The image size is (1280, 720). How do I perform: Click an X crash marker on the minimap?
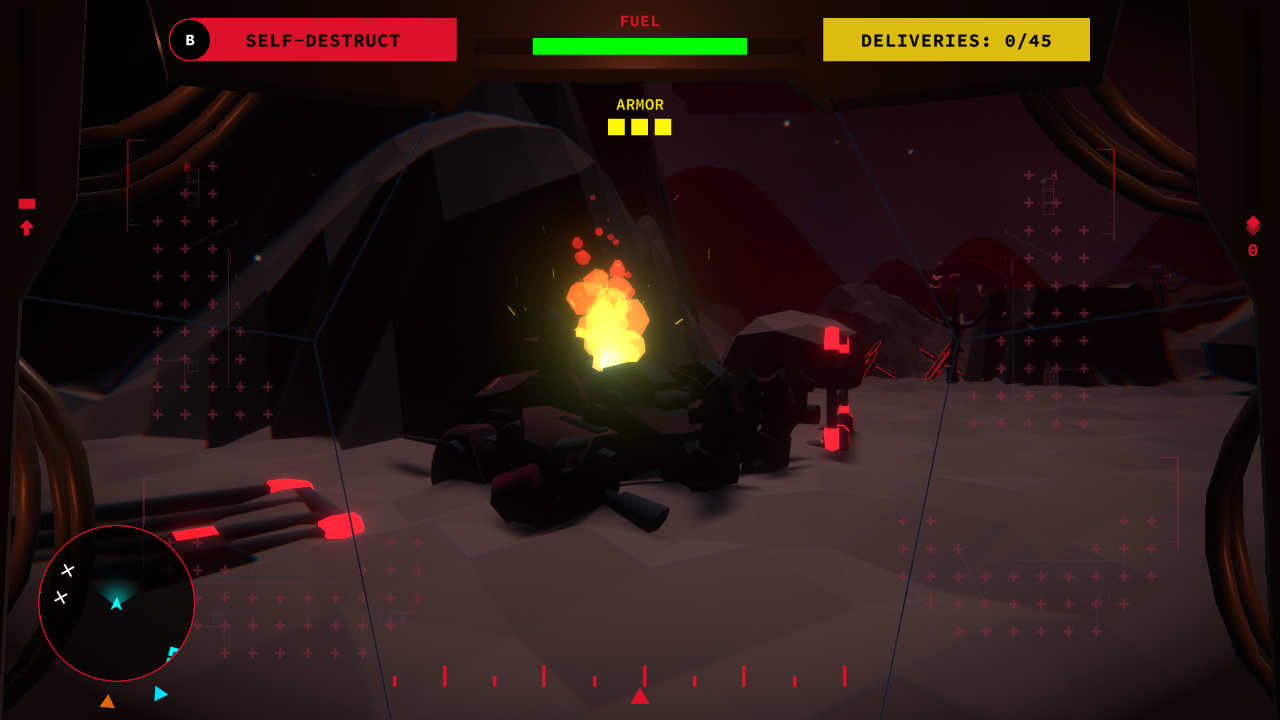(67, 569)
